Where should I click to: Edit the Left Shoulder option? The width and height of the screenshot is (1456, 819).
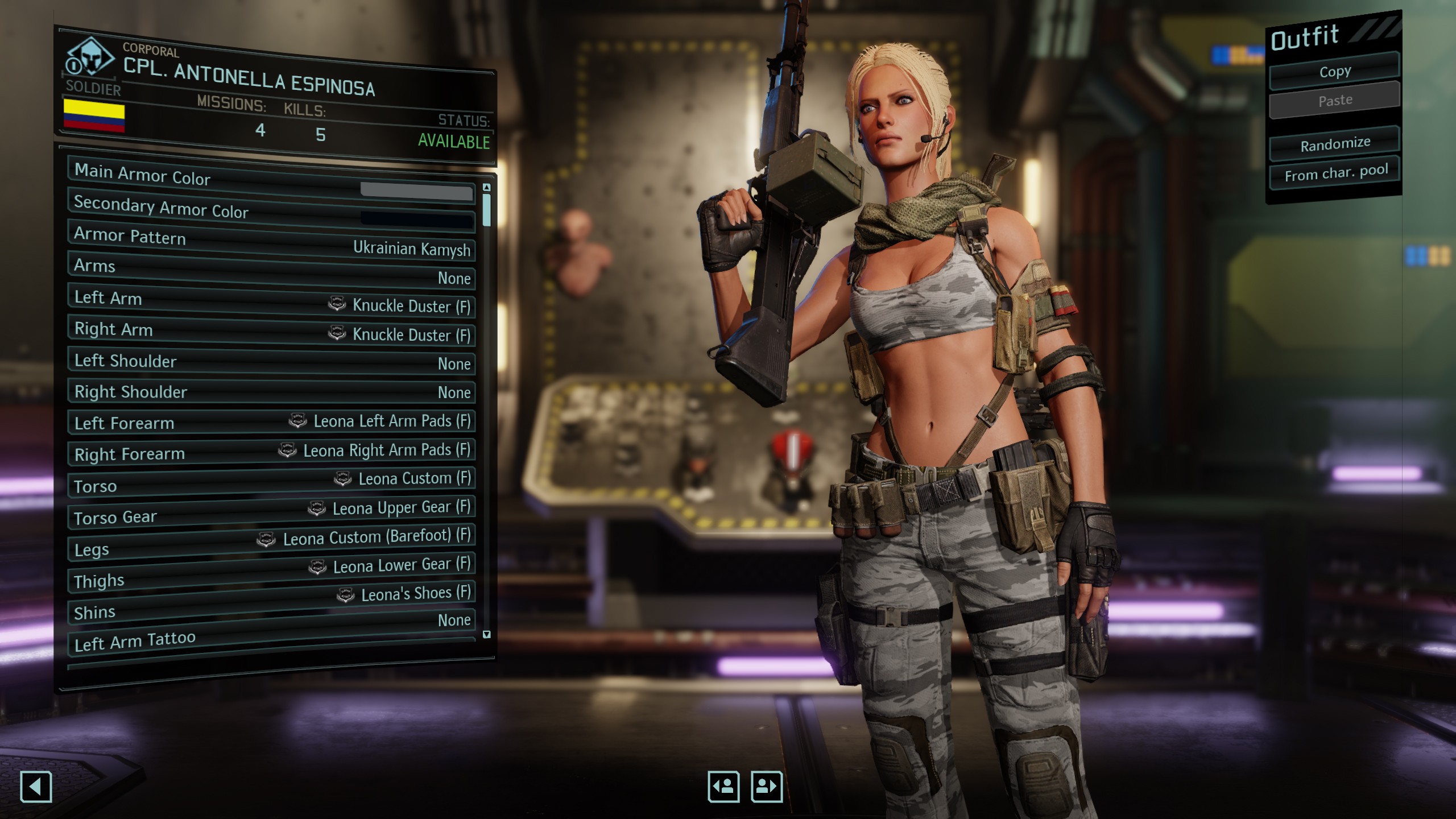click(x=272, y=362)
